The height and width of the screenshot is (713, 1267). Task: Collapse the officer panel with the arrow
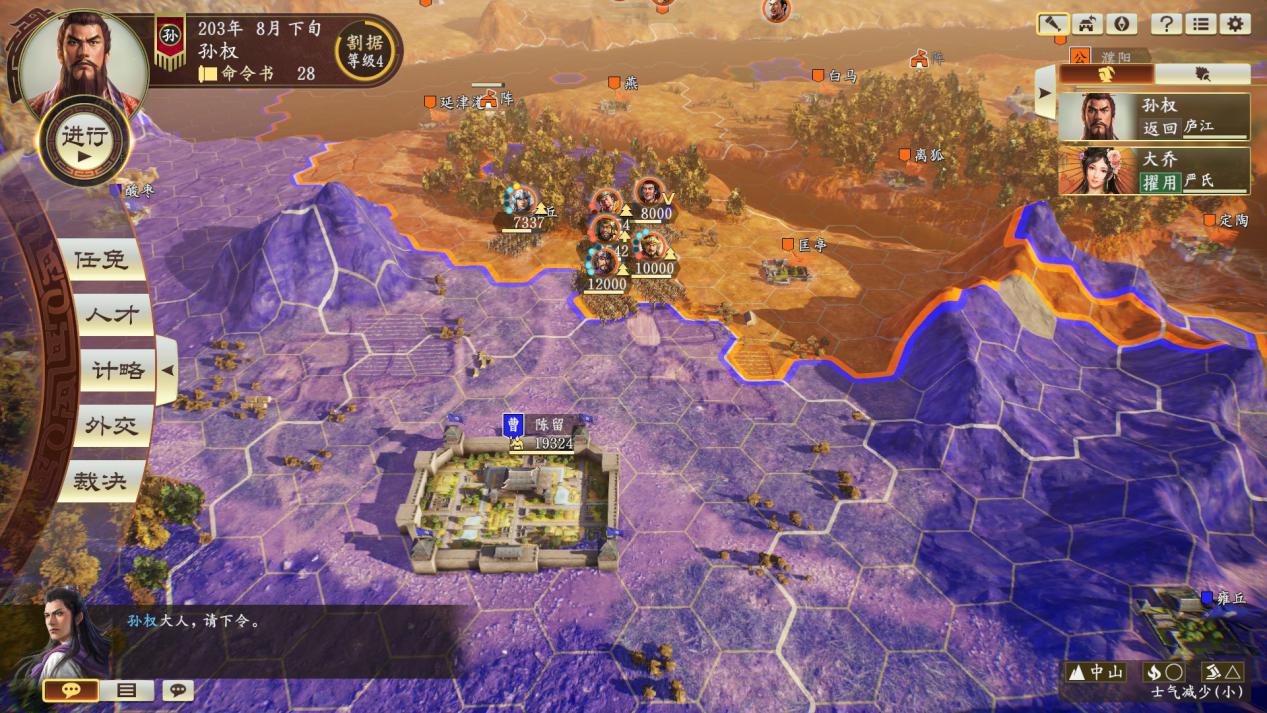pos(1044,93)
